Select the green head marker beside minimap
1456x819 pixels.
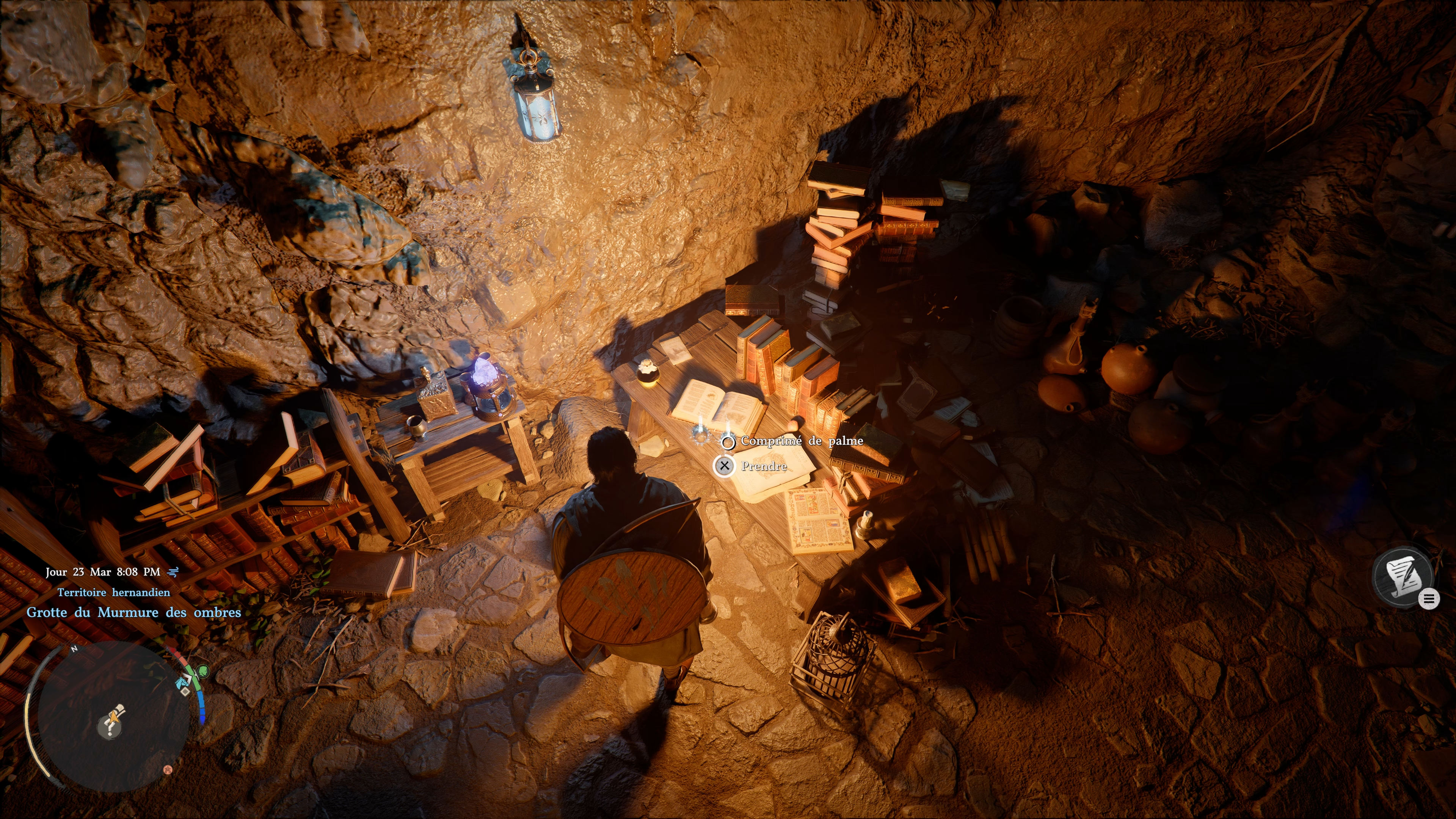pos(203,672)
